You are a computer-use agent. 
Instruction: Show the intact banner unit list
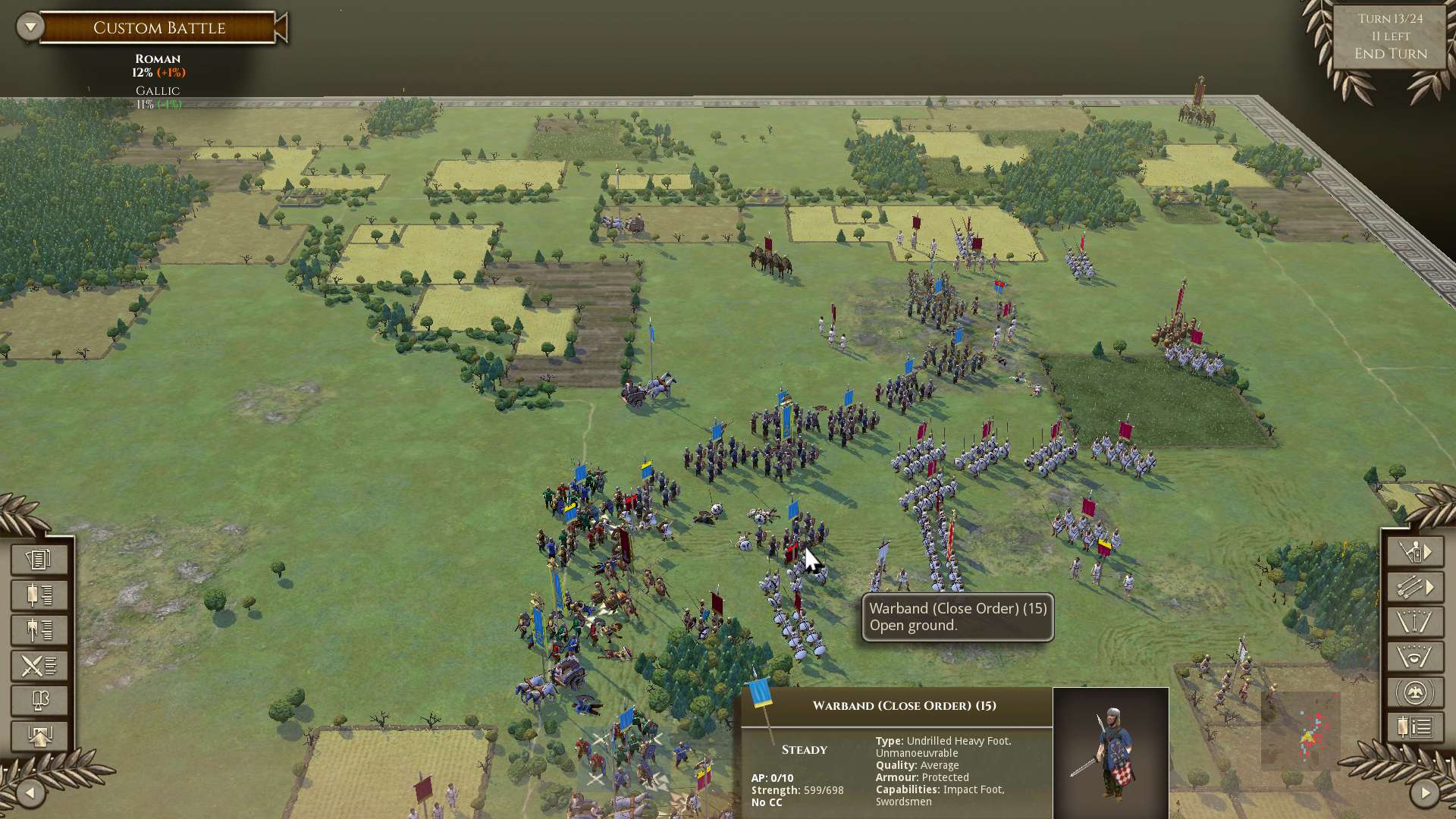[x=39, y=595]
